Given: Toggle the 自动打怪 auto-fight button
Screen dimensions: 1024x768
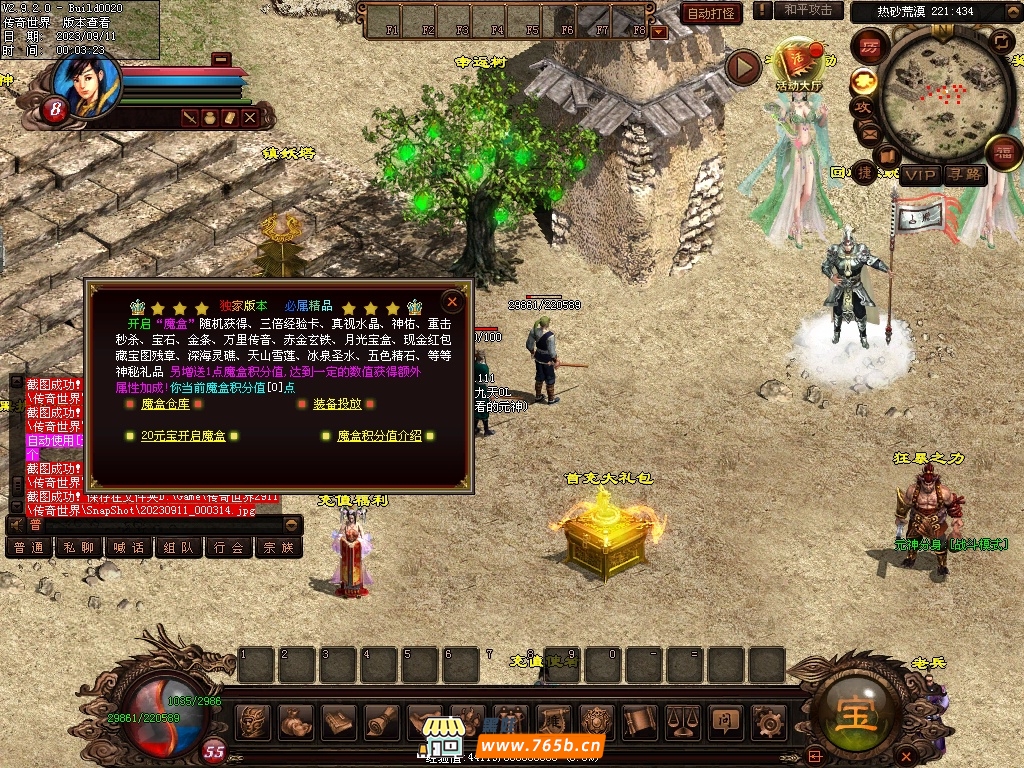Looking at the screenshot, I should (x=711, y=13).
